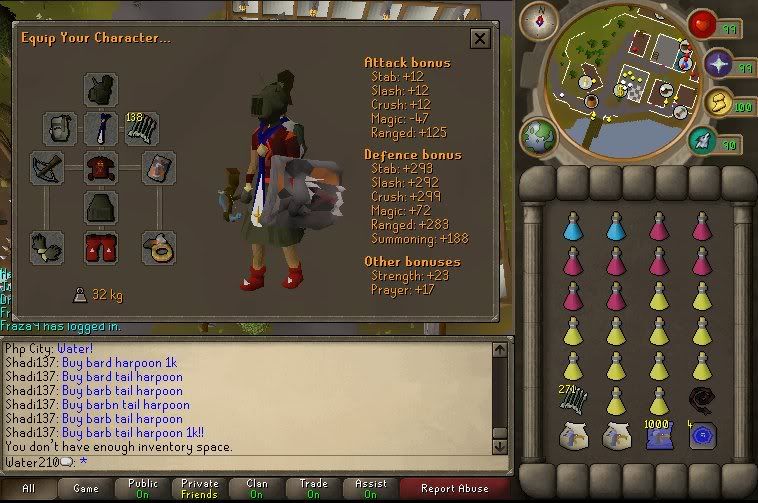
Task: Select the bolts ammo slot showing 138
Action: point(141,128)
